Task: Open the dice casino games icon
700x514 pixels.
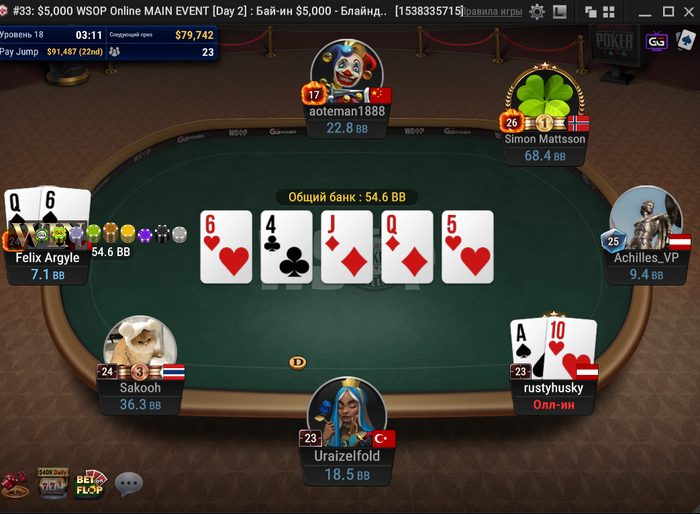Action: point(14,485)
